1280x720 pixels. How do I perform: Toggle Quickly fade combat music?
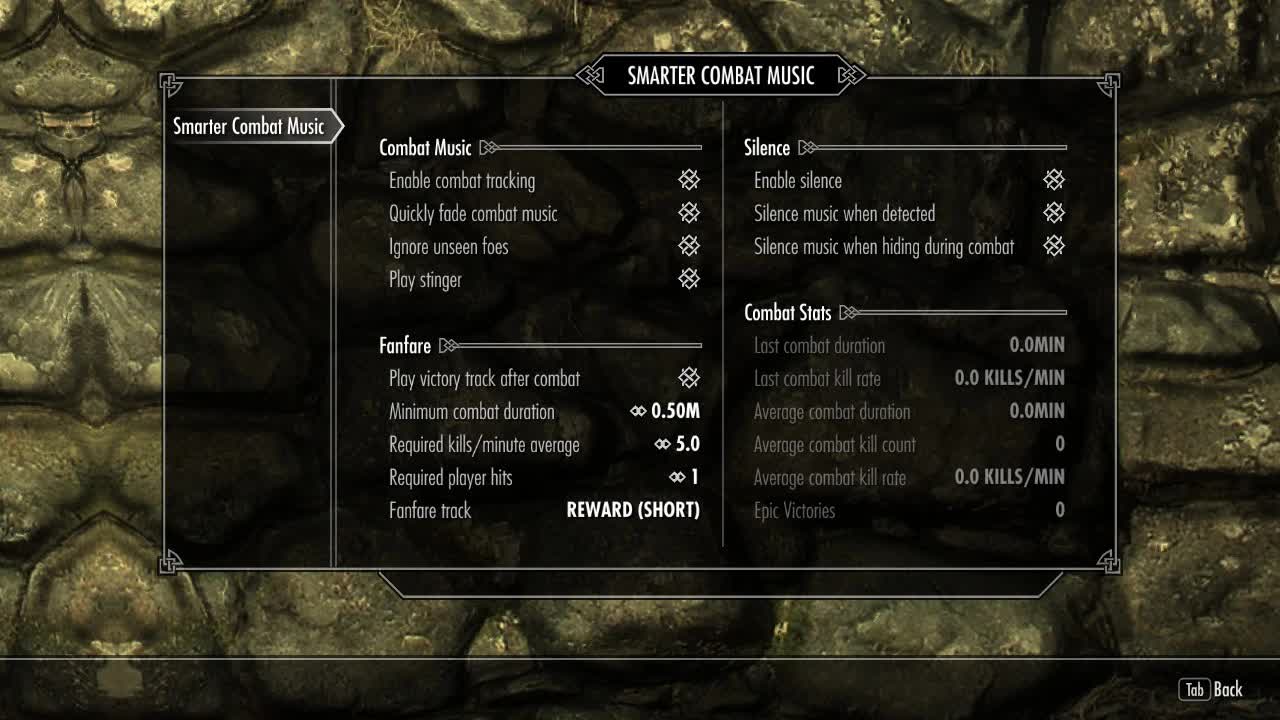click(x=689, y=213)
